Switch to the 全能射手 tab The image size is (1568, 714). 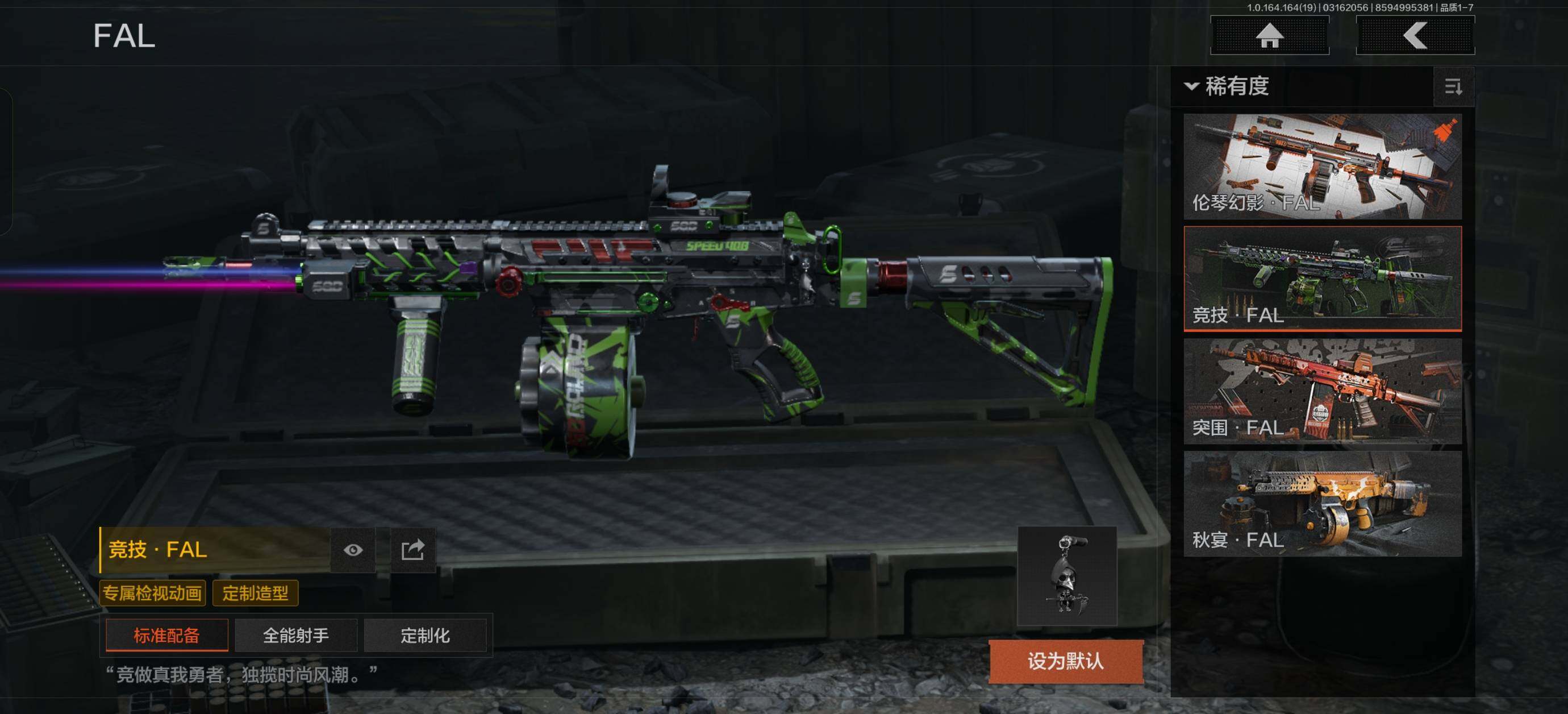296,636
